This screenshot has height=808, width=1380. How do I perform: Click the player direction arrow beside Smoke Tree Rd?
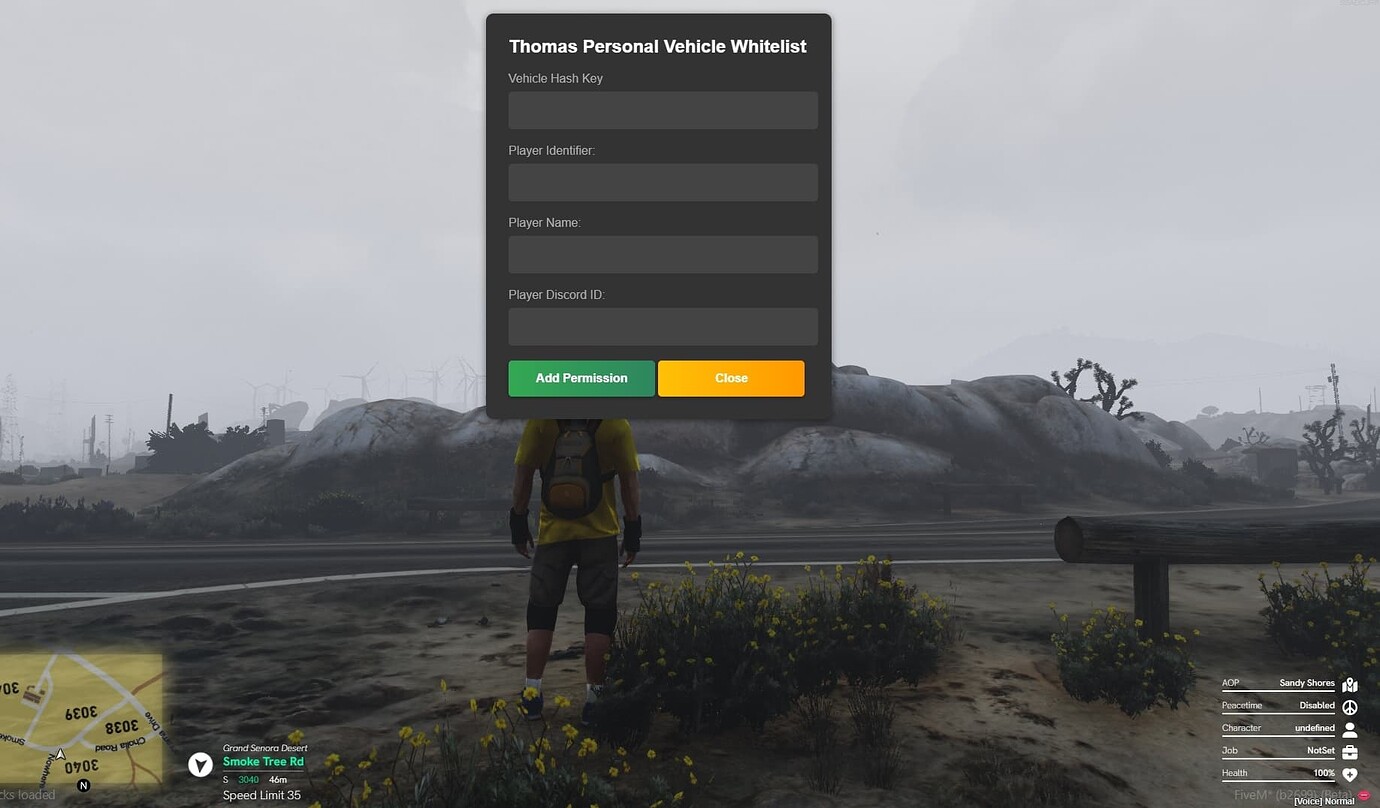point(200,764)
